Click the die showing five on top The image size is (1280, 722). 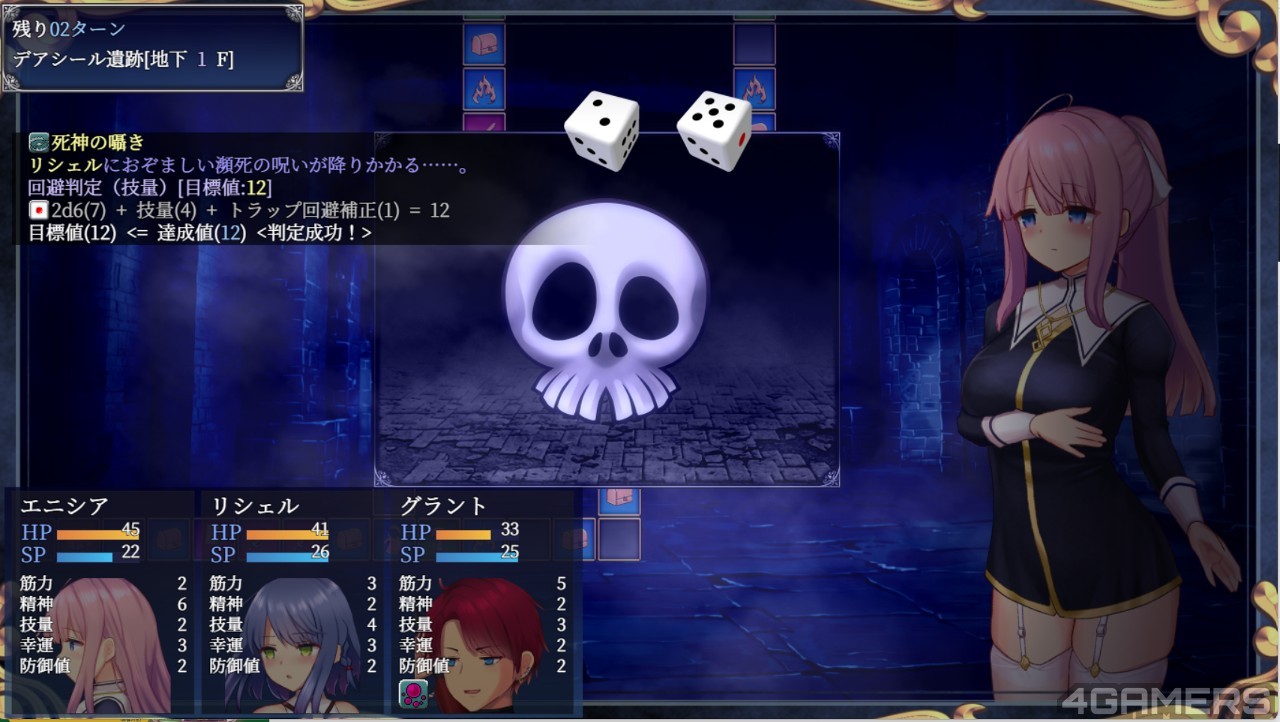(x=714, y=129)
